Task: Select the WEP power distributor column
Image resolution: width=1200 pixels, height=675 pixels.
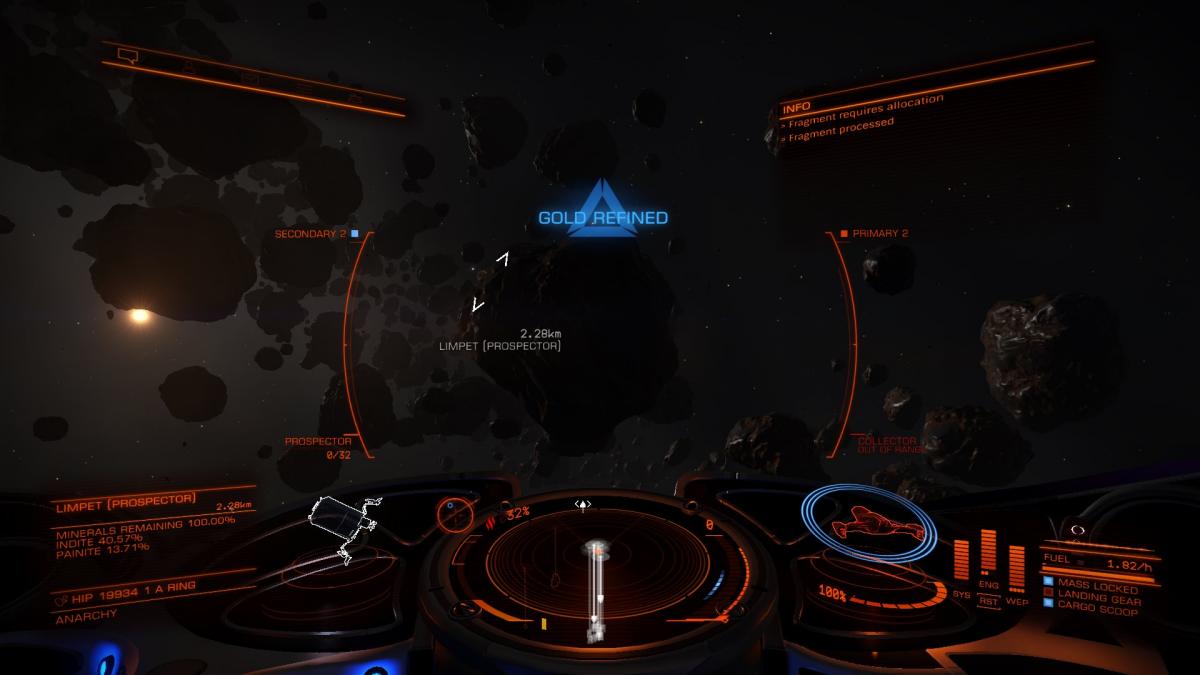Action: [x=1017, y=570]
